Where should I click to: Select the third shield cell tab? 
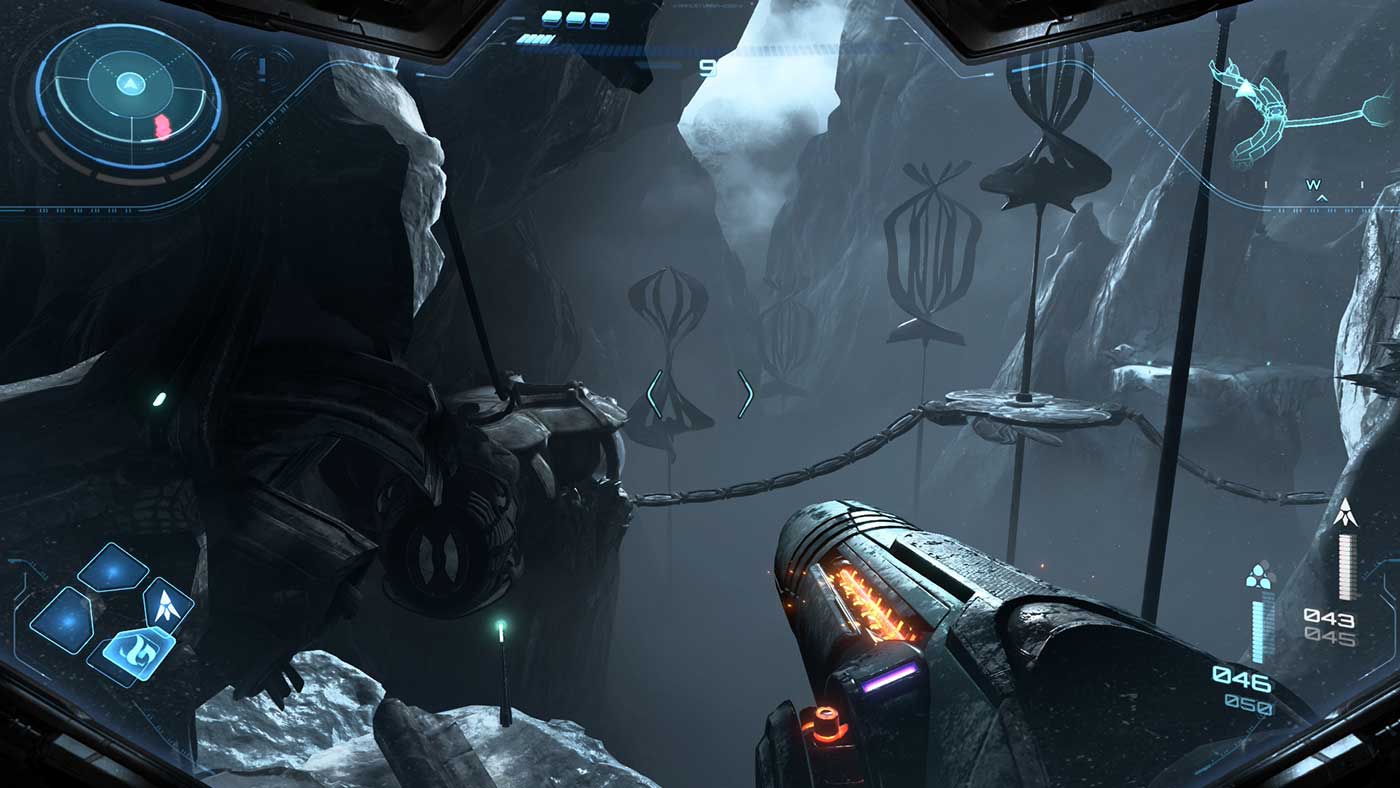[x=601, y=18]
